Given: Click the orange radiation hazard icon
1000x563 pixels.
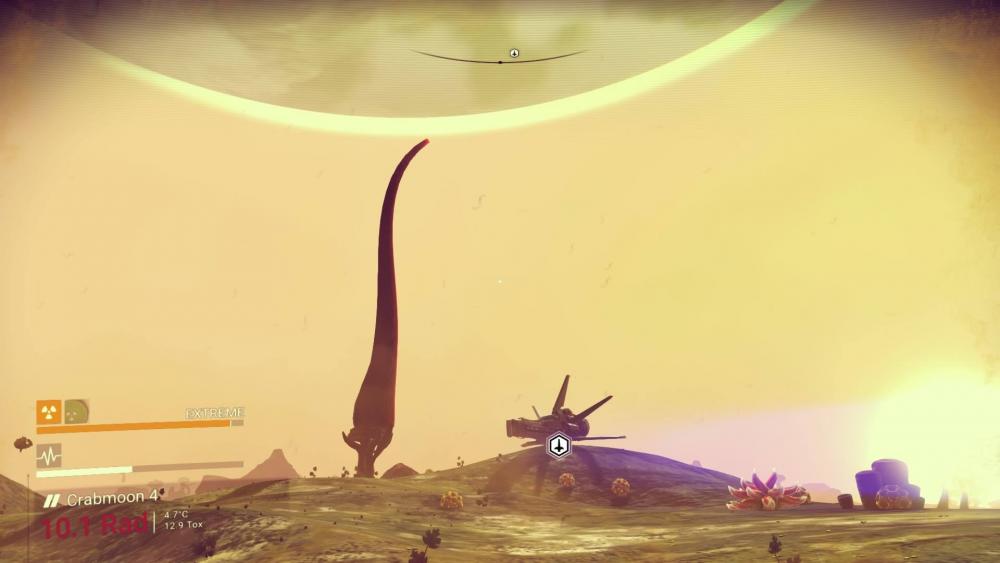Looking at the screenshot, I should click(48, 410).
